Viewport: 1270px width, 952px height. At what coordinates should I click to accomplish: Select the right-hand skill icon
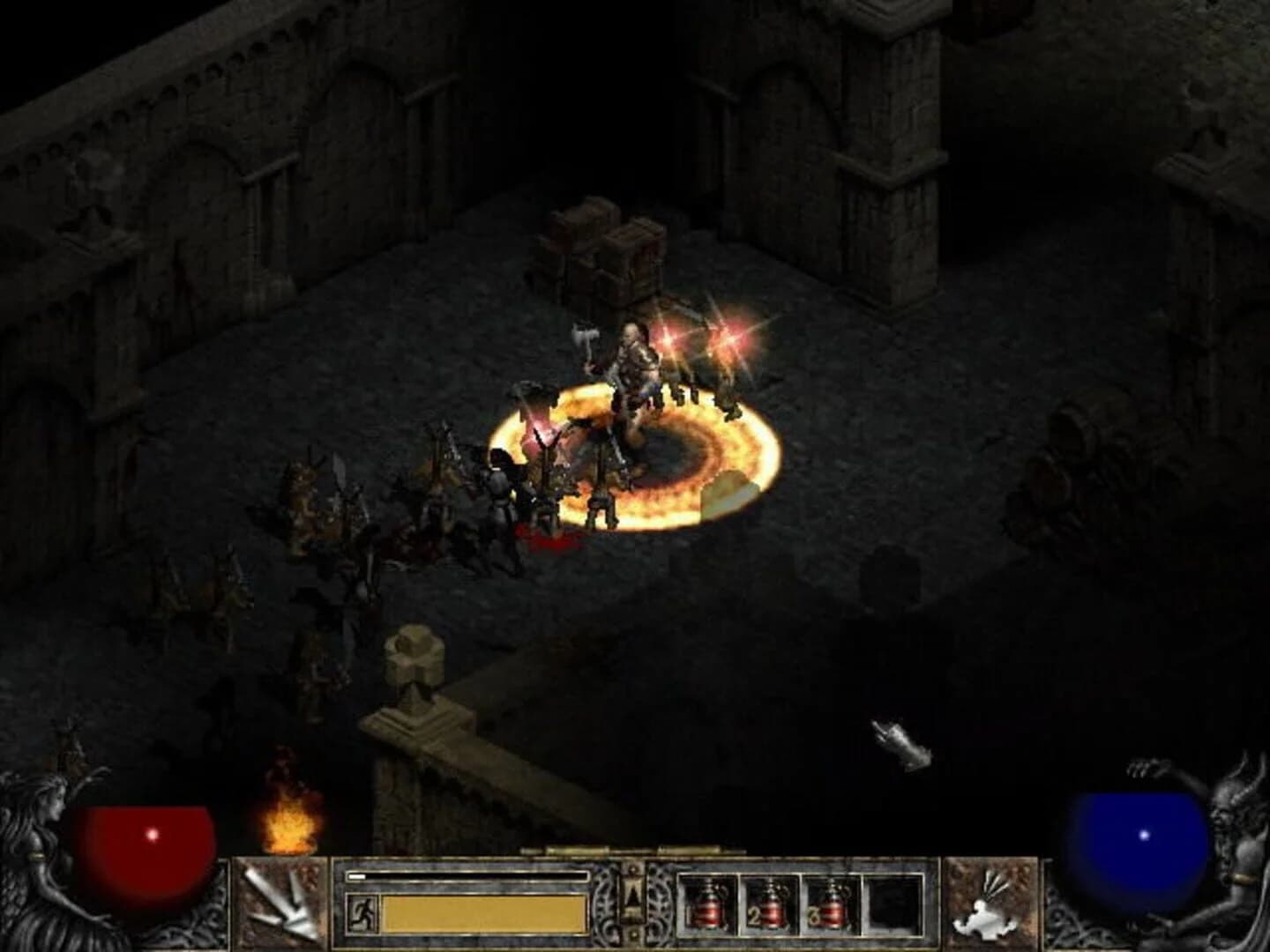tap(992, 899)
